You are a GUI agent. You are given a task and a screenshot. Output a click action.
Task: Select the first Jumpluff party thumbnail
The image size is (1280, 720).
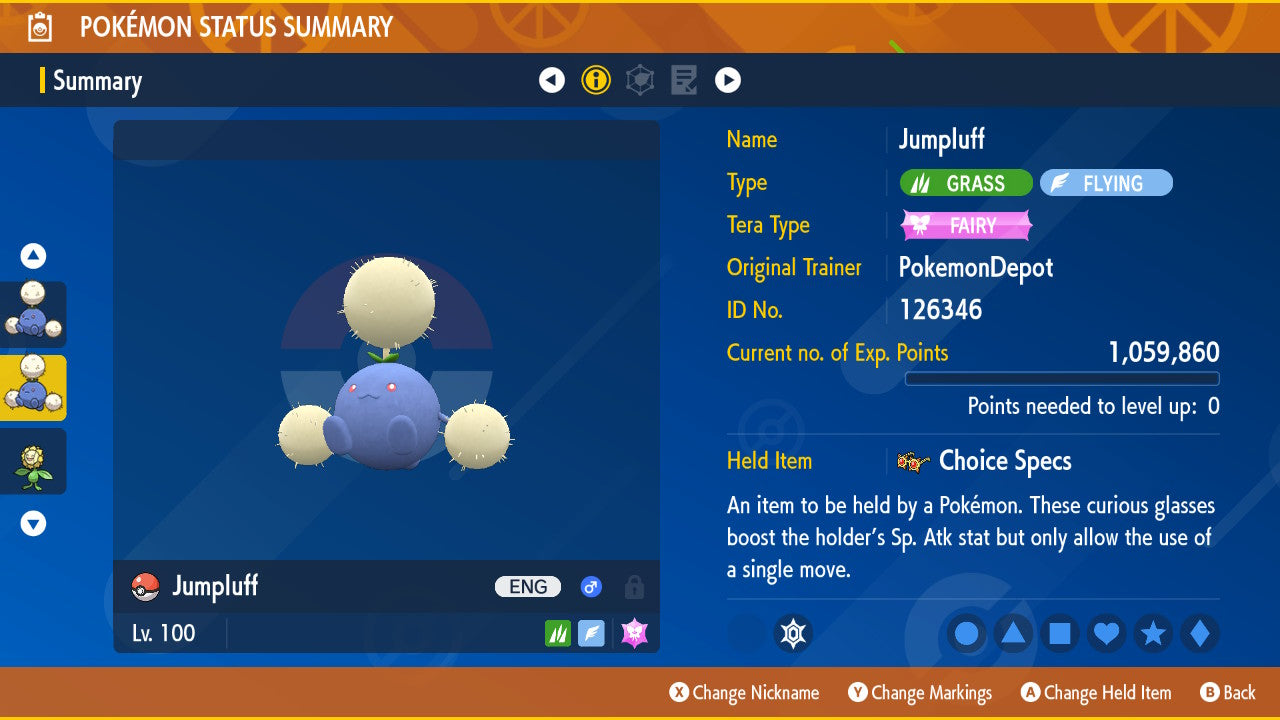(34, 314)
